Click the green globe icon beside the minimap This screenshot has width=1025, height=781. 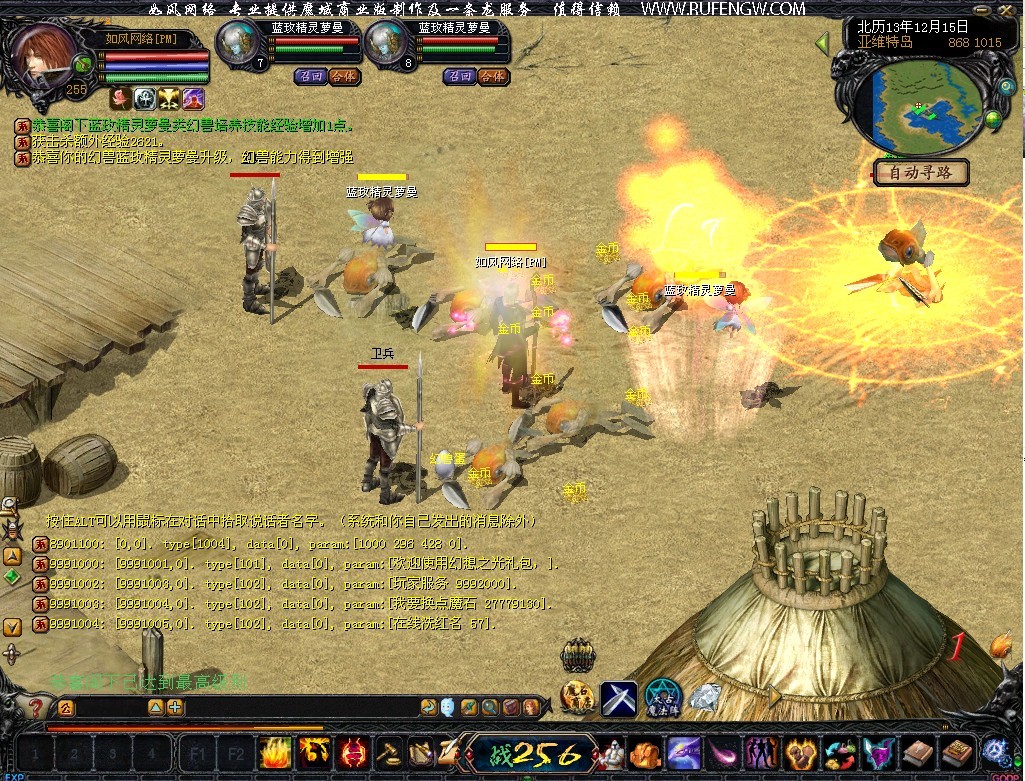[993, 120]
